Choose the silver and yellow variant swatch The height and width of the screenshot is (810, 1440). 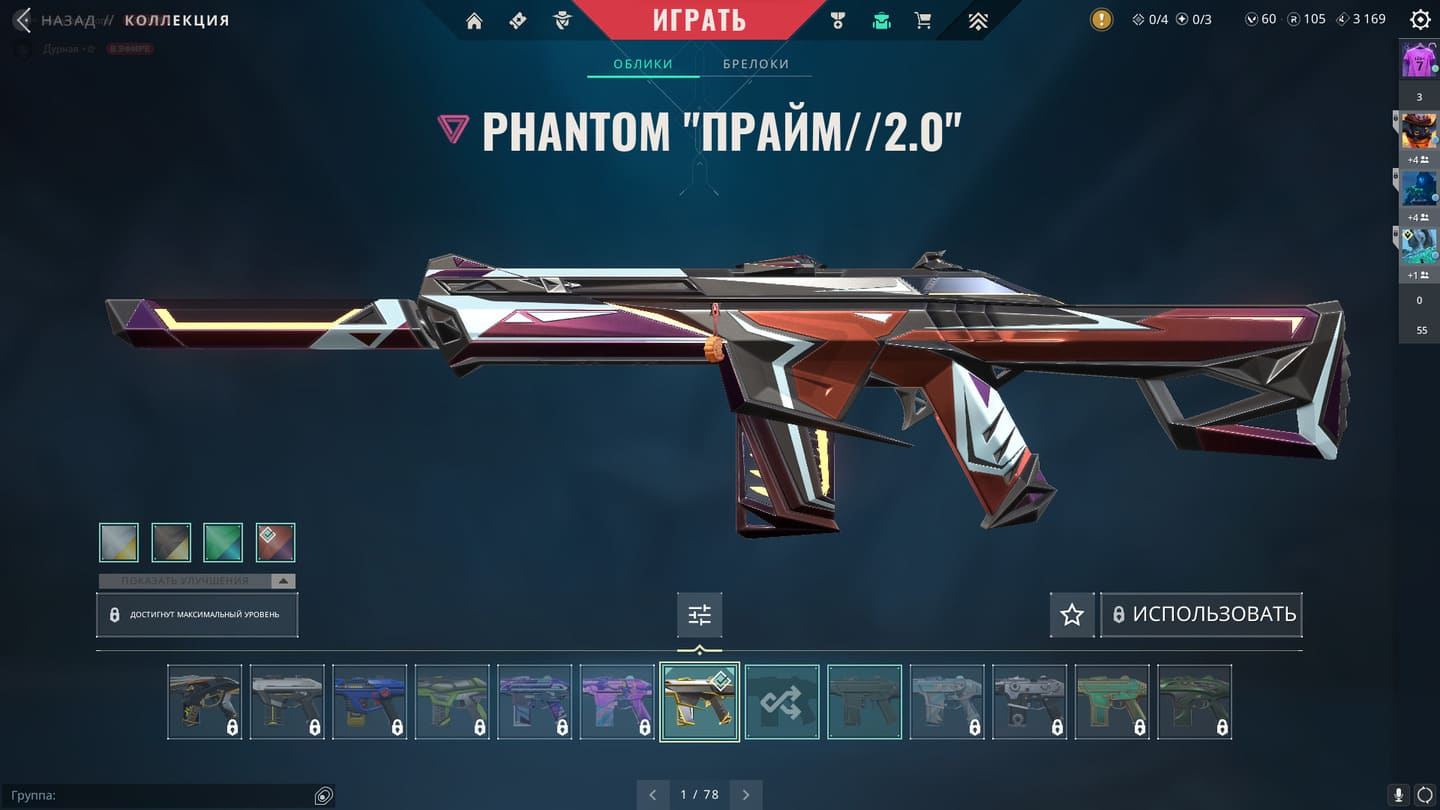119,542
